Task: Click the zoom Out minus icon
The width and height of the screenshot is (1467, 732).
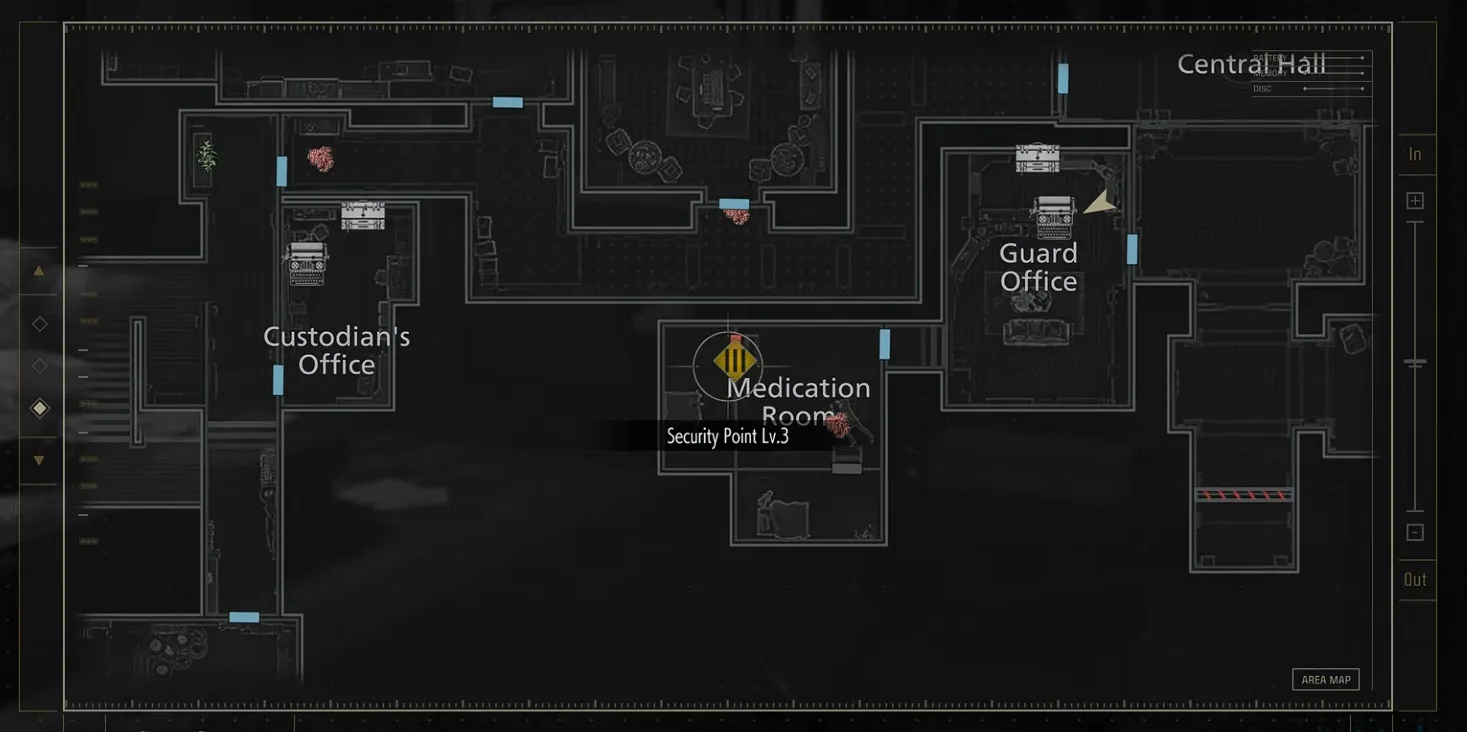Action: [1415, 532]
